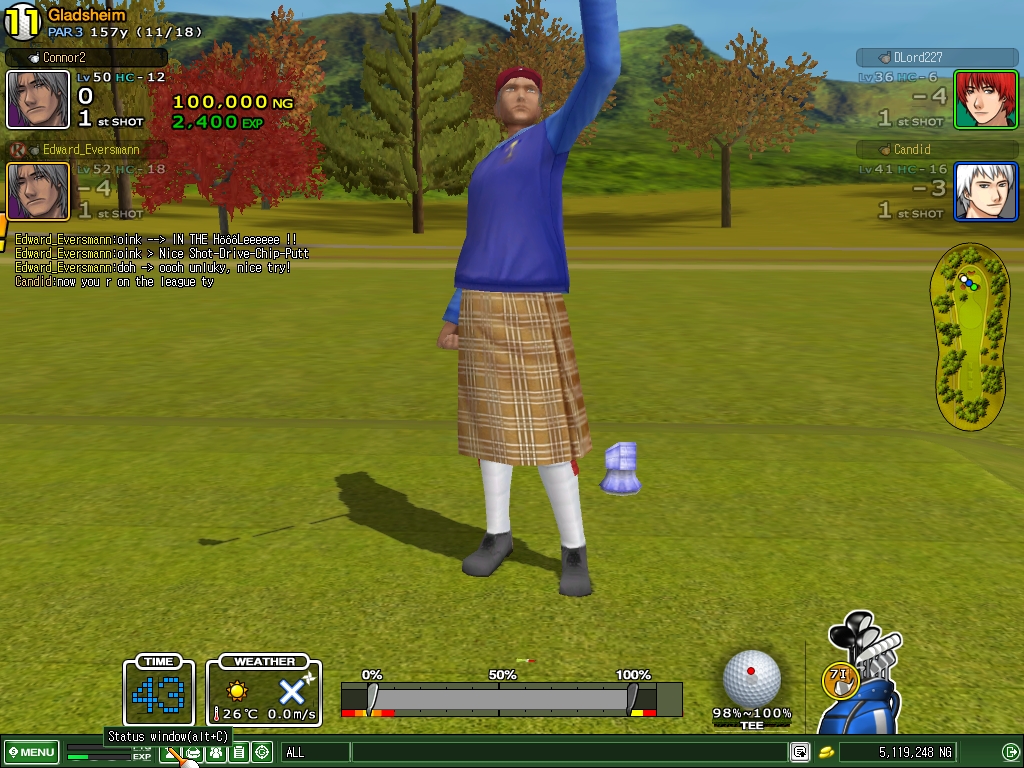This screenshot has height=768, width=1024.
Task: Click the exit game arrow icon
Action: coord(1010,752)
